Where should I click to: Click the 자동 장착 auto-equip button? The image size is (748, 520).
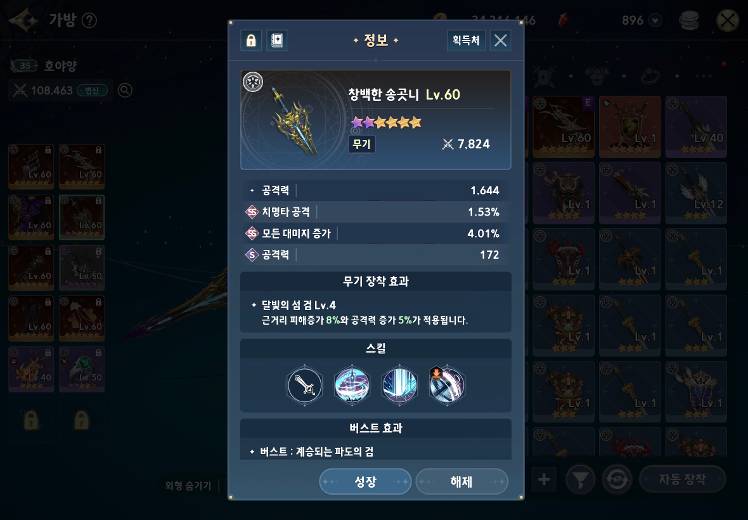pos(681,480)
